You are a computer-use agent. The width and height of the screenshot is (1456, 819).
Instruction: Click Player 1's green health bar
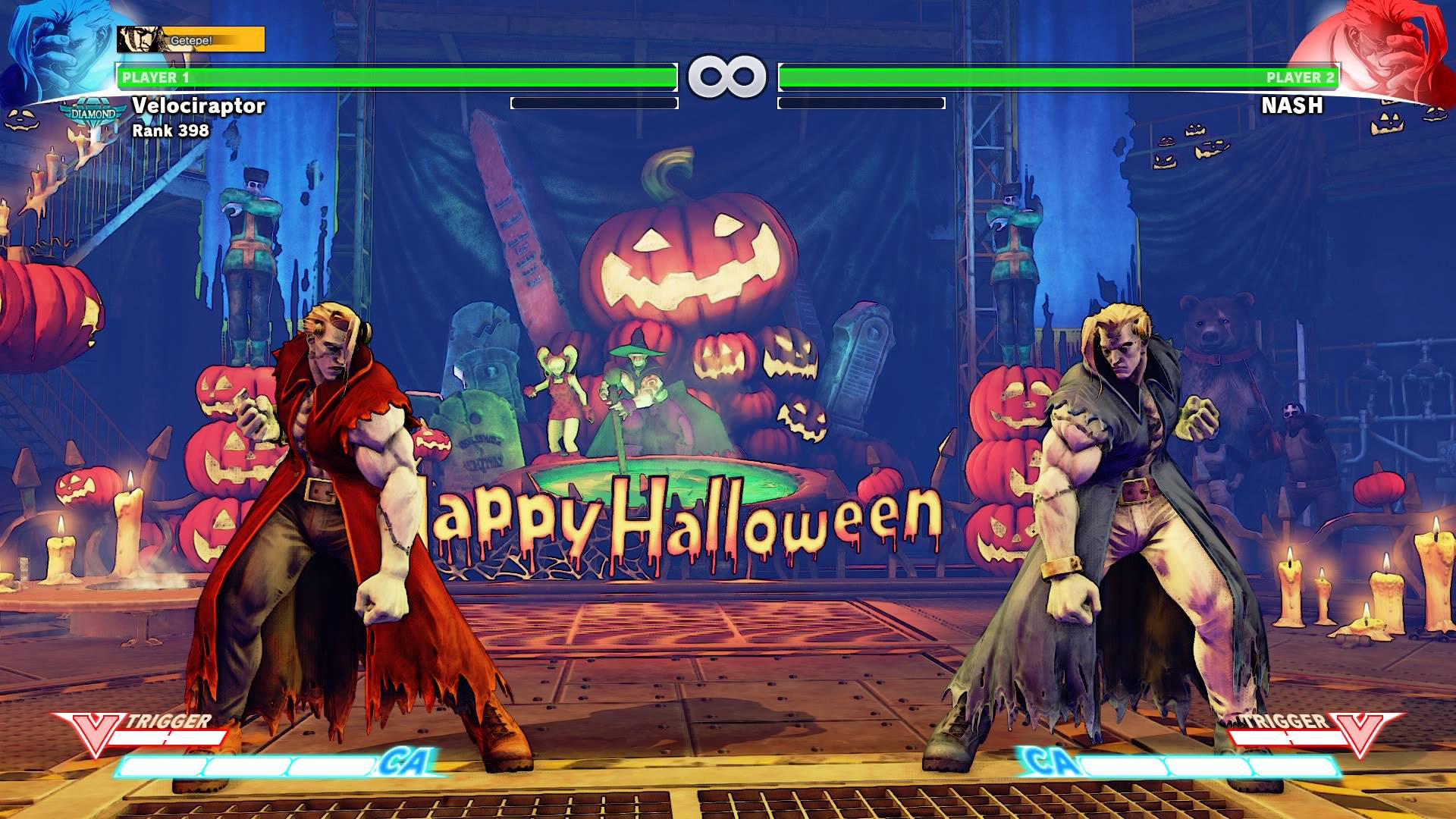[x=394, y=76]
